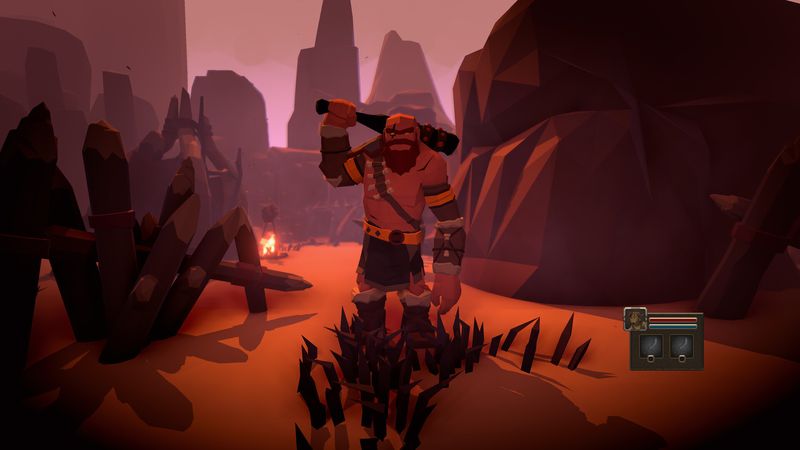800x450 pixels.
Task: Select the bearded character portrait
Action: [635, 319]
